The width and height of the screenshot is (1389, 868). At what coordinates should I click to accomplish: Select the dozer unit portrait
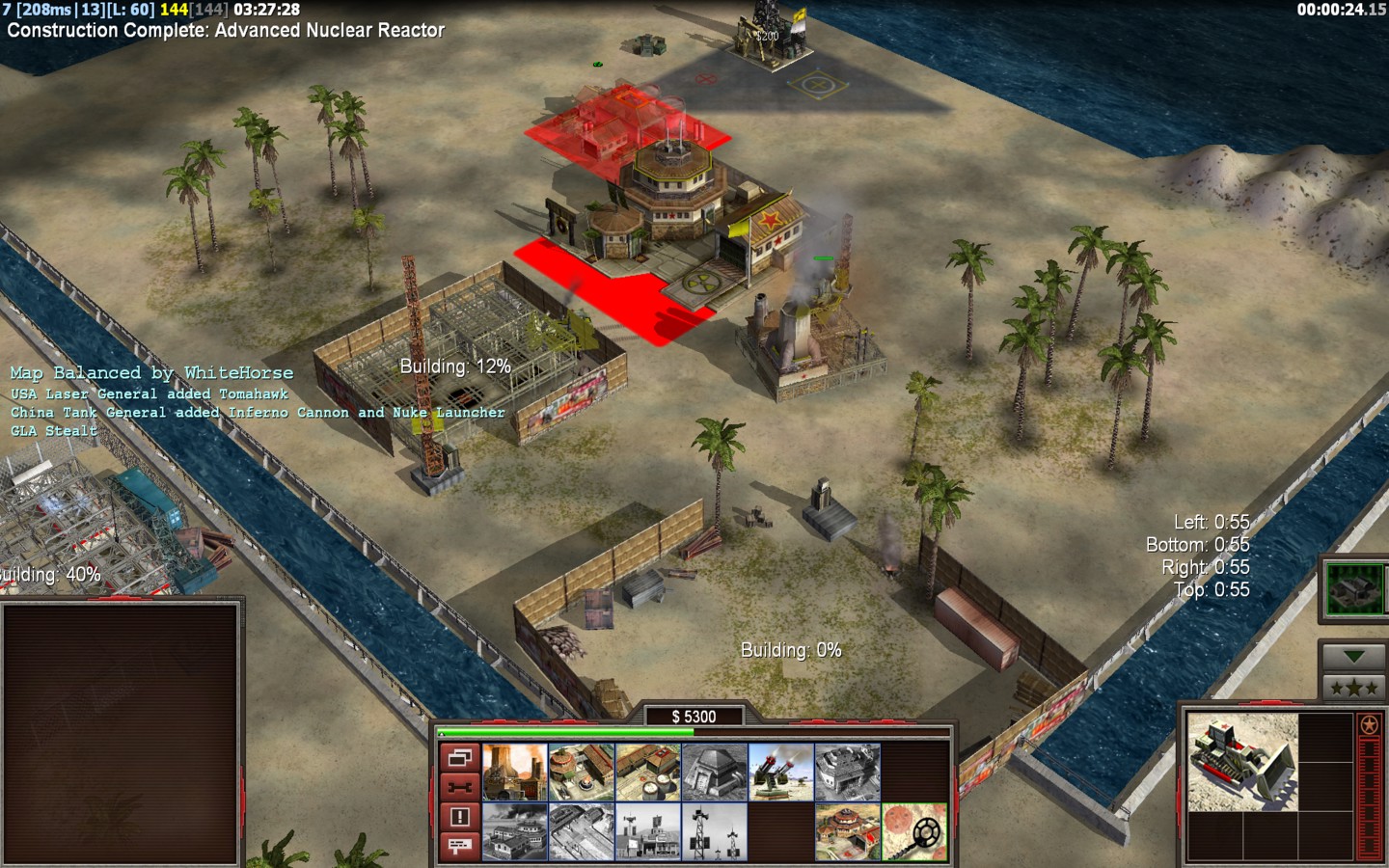1242,762
